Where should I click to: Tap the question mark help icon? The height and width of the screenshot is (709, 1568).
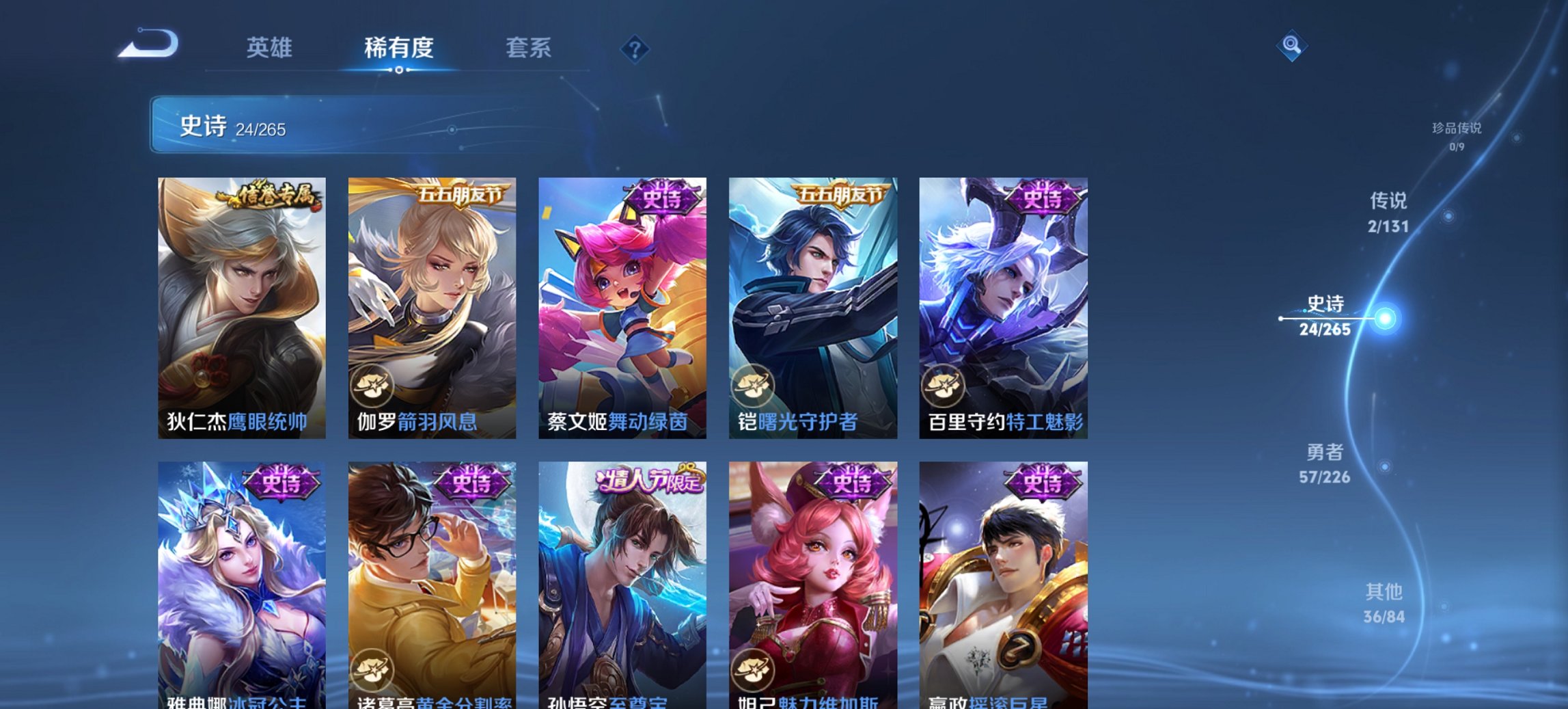coord(635,48)
